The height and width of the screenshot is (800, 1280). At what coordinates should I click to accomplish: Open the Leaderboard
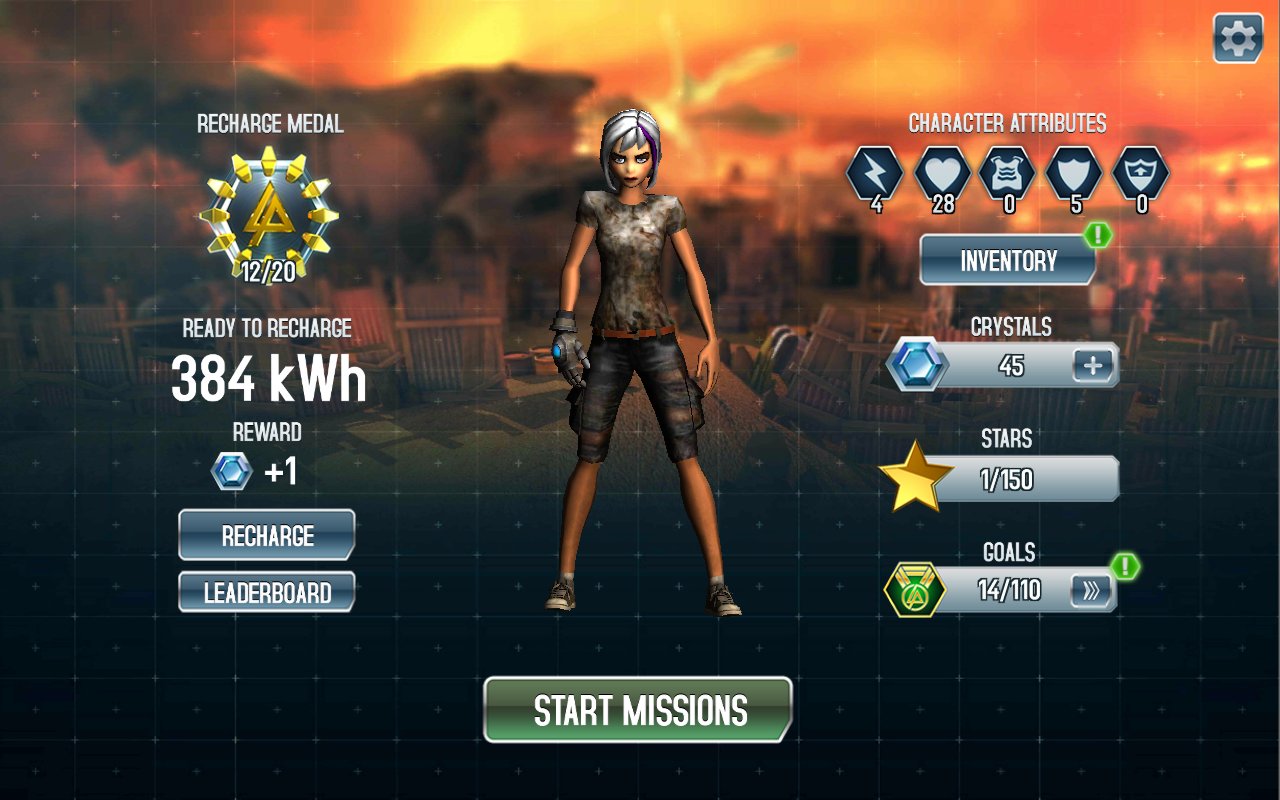pos(267,592)
